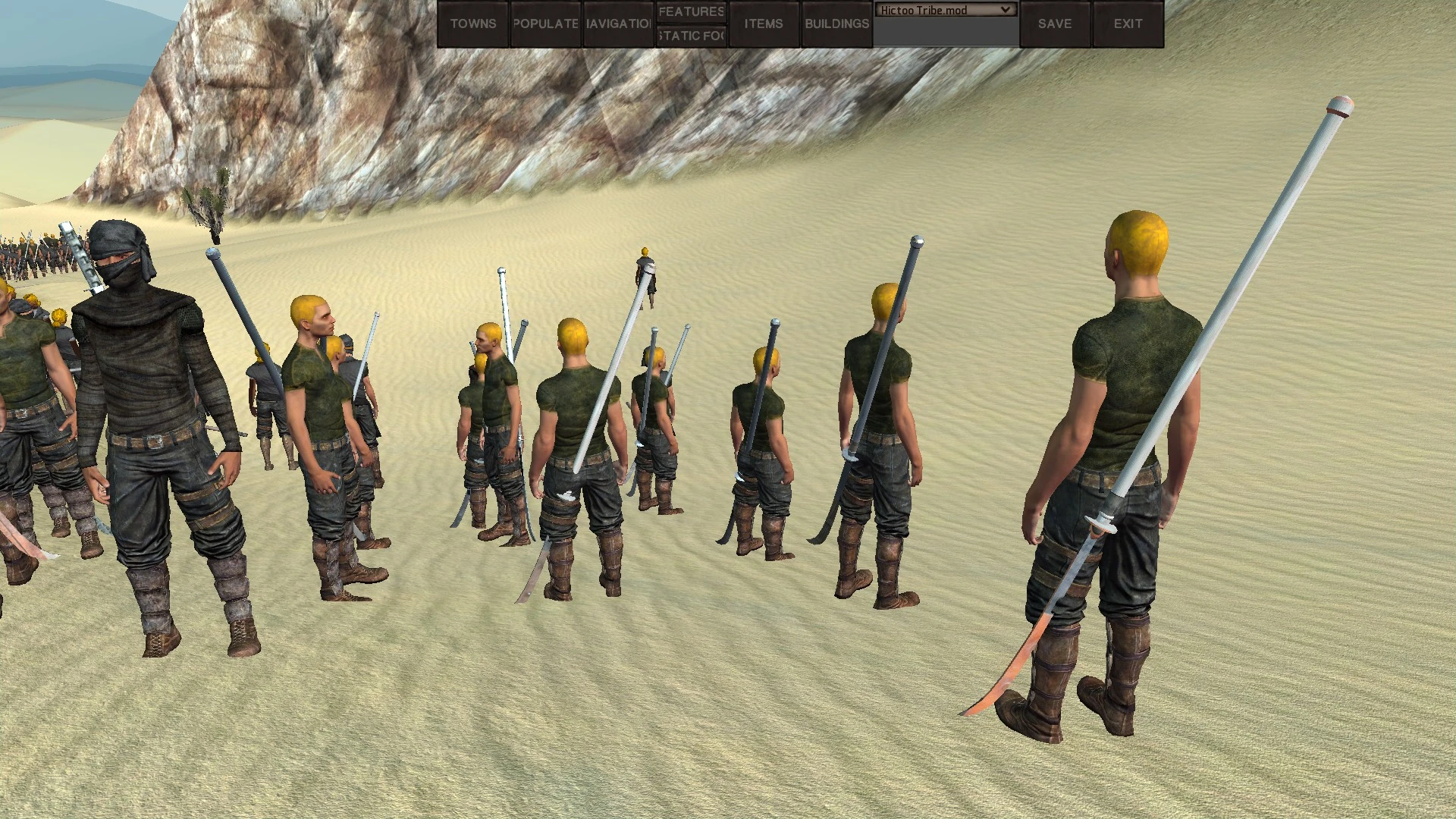Switch to the Navigation editor
Screen dimensions: 1456x819
[618, 24]
